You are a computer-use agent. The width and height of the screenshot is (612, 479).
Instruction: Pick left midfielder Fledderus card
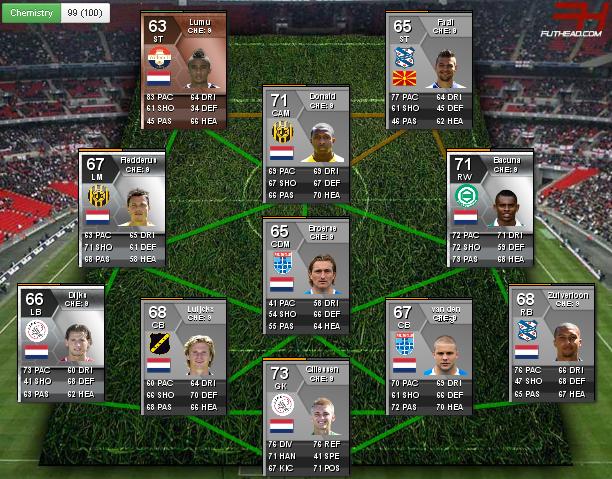[x=121, y=205]
